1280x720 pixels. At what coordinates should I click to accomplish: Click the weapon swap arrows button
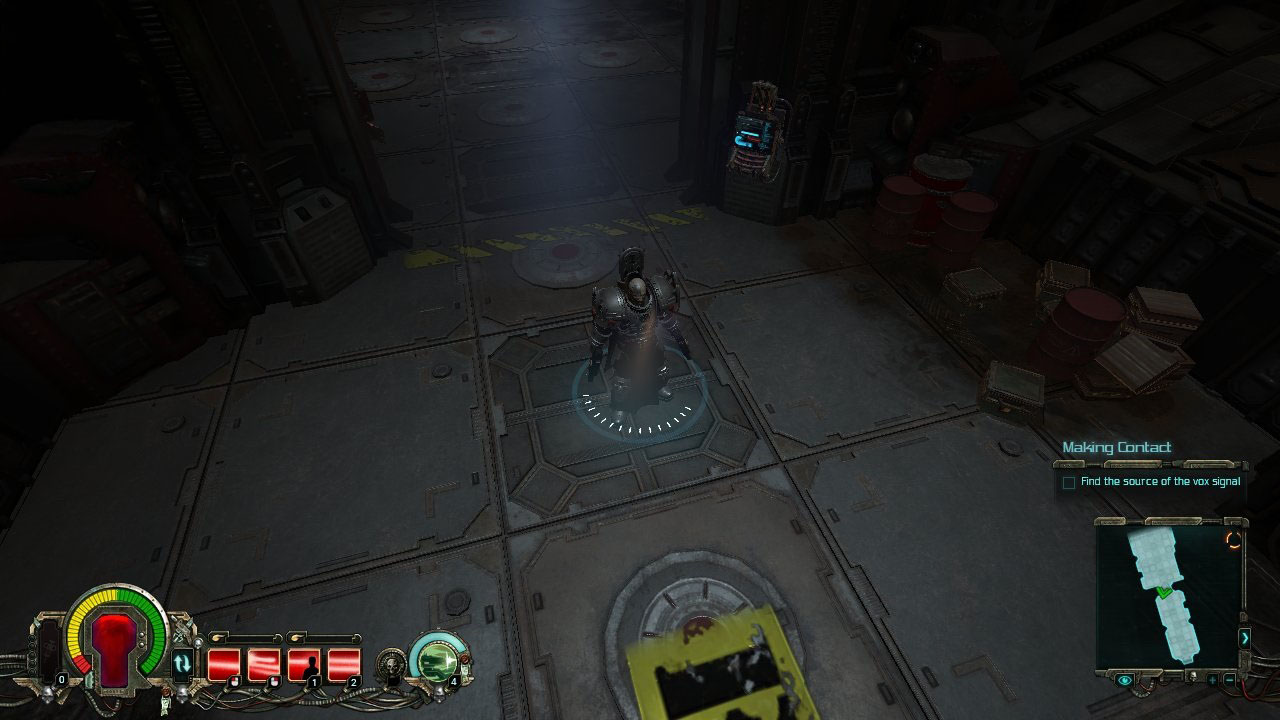(x=183, y=663)
